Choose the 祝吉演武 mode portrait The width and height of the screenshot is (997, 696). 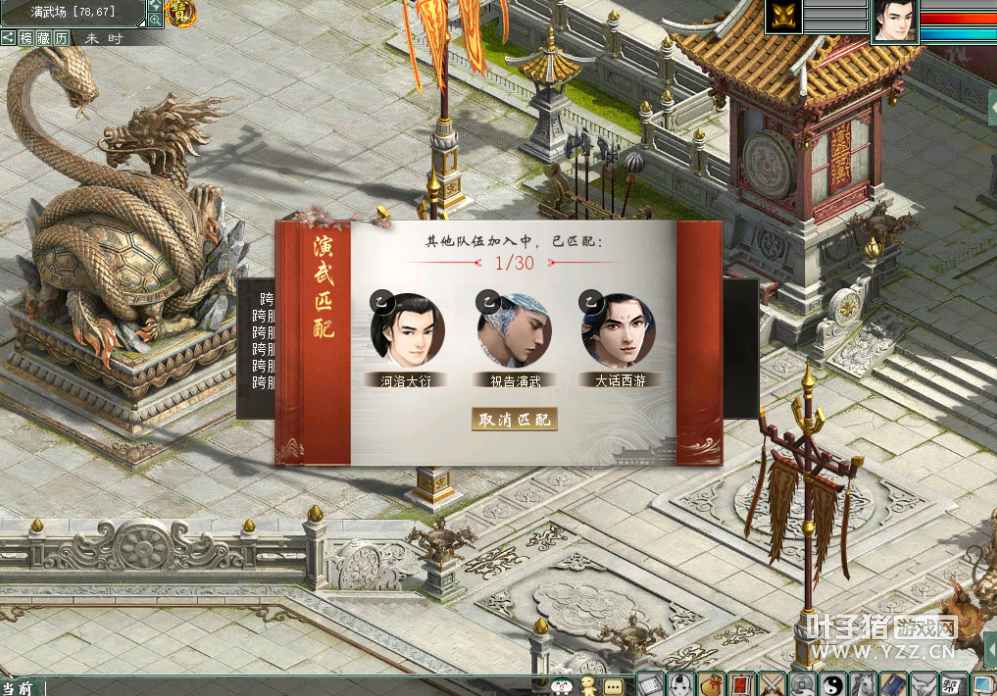tap(514, 328)
